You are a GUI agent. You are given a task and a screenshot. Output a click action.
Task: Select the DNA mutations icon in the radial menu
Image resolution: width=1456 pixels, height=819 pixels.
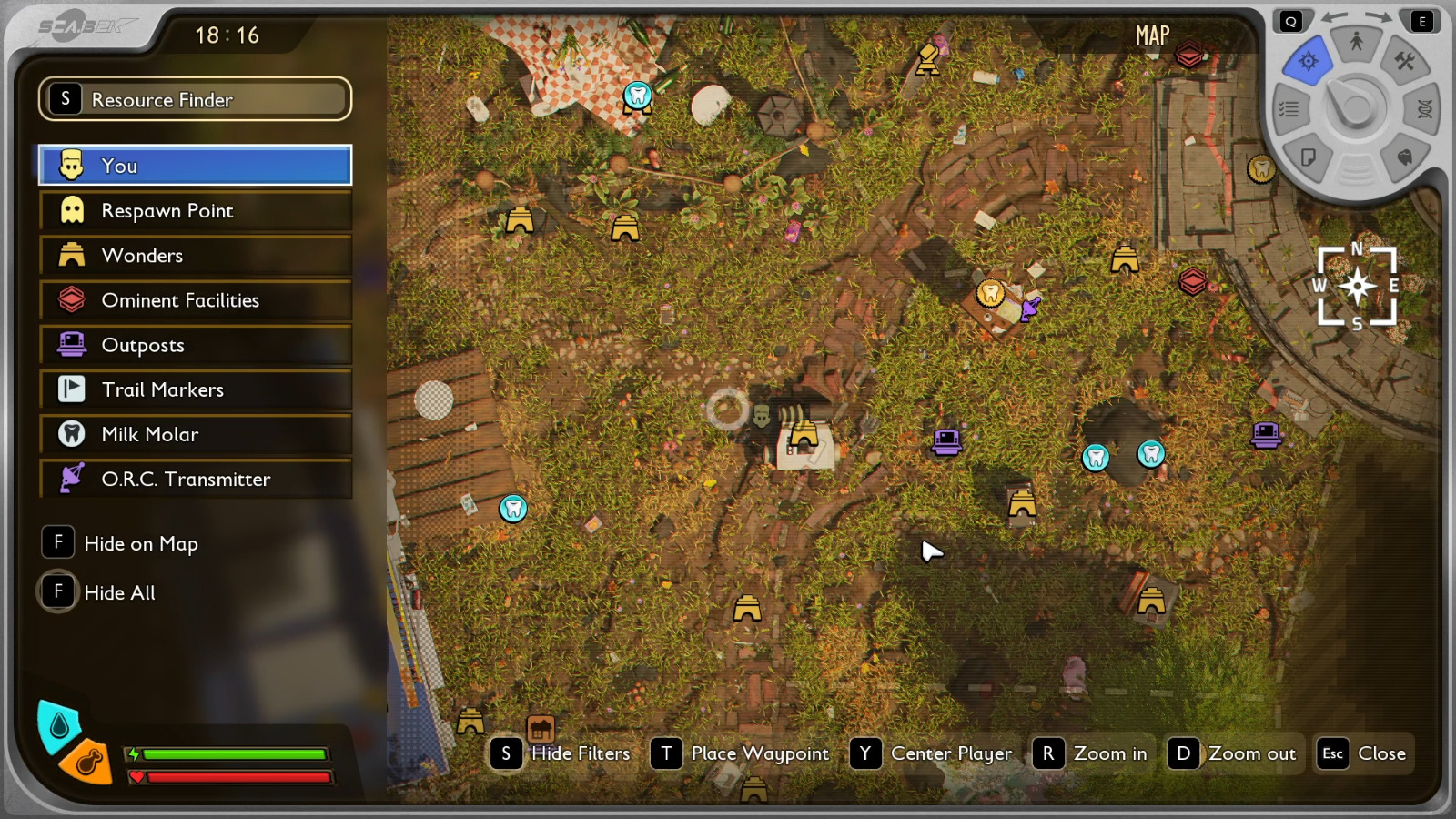point(1423,109)
